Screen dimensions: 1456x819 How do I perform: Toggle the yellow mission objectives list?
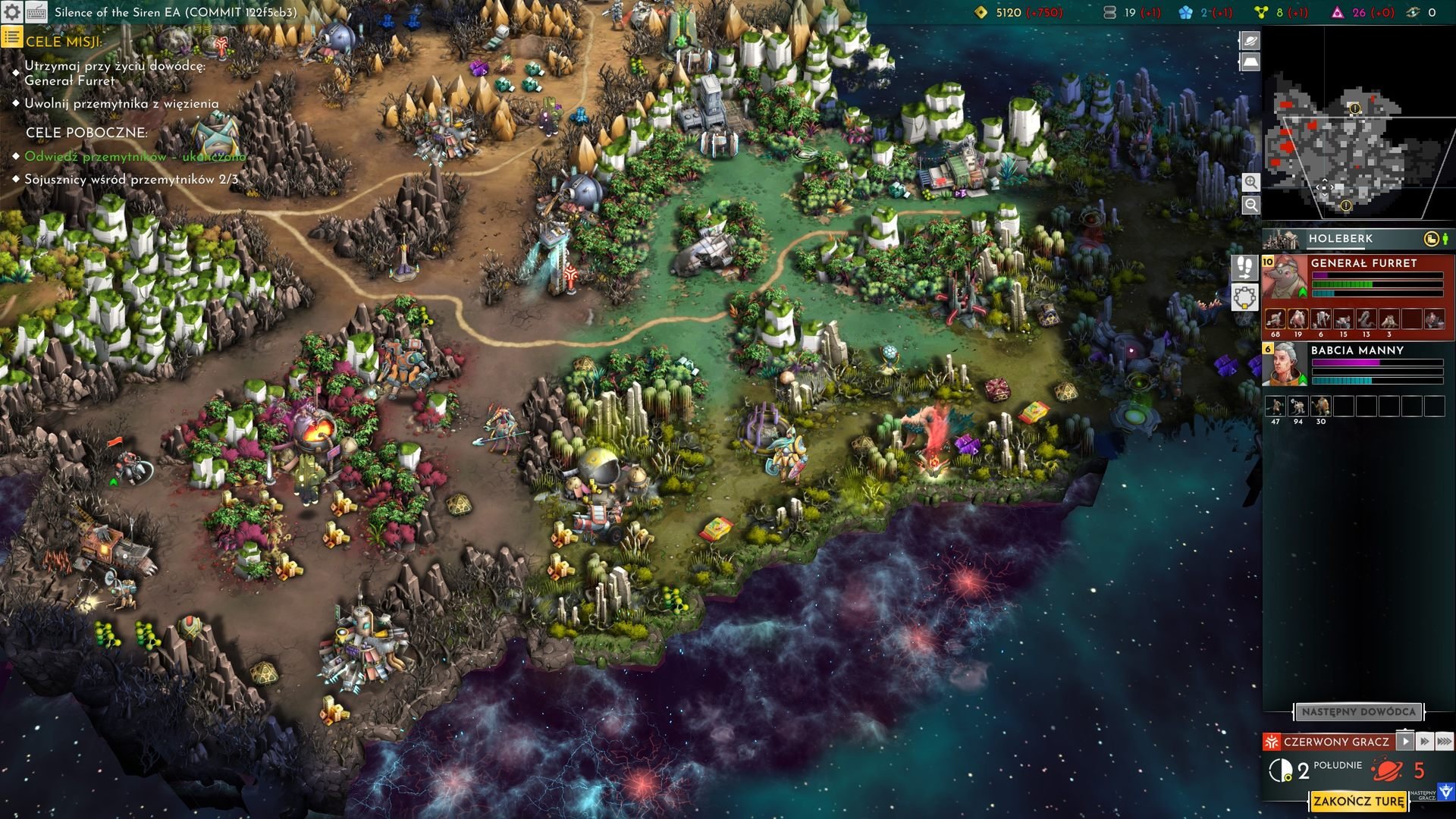tap(11, 37)
